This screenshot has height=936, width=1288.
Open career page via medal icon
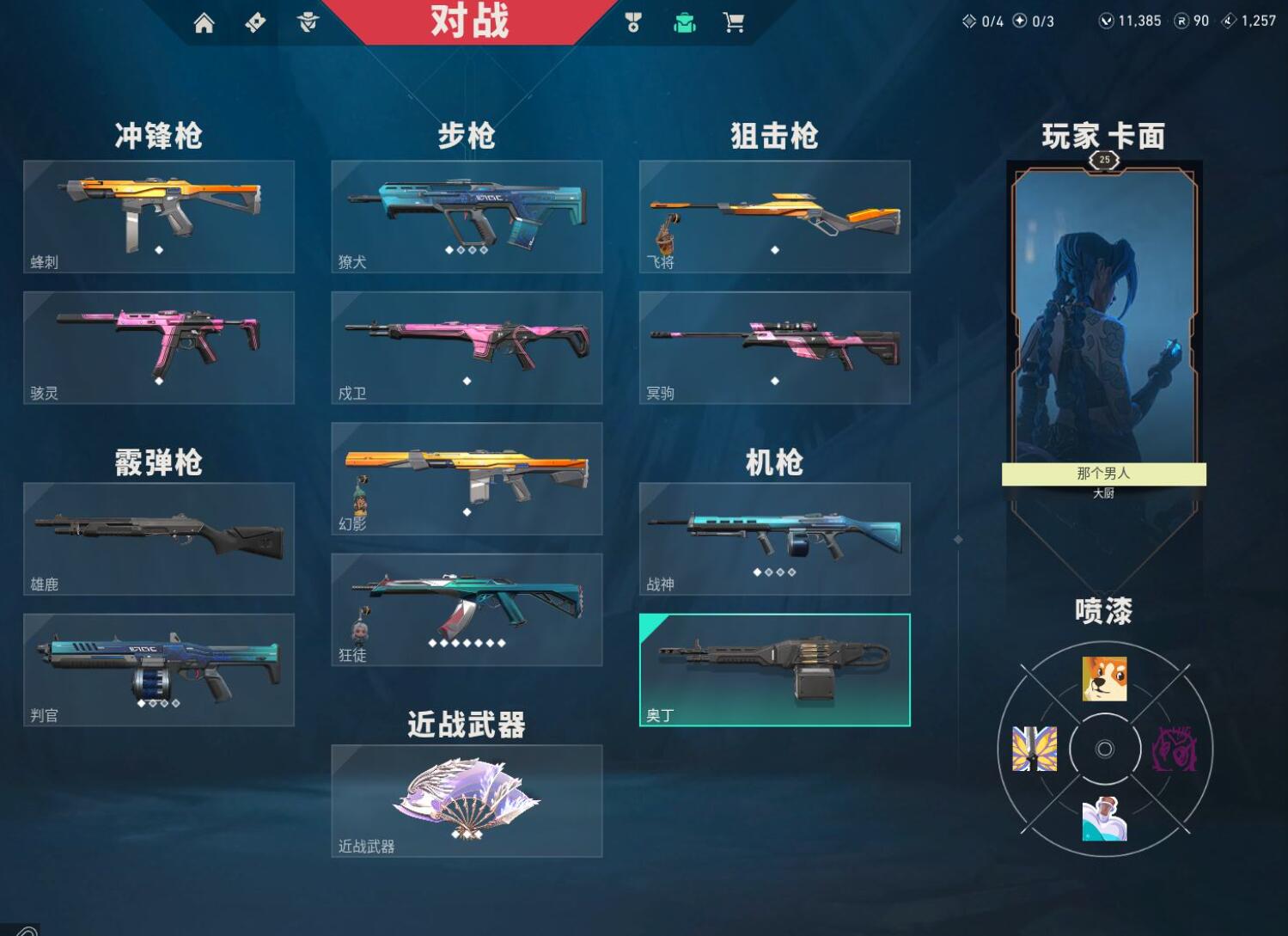coord(633,23)
